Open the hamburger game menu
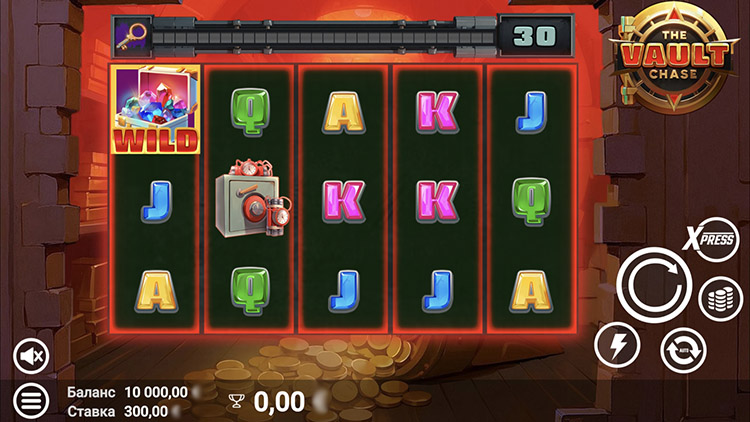 click(31, 401)
